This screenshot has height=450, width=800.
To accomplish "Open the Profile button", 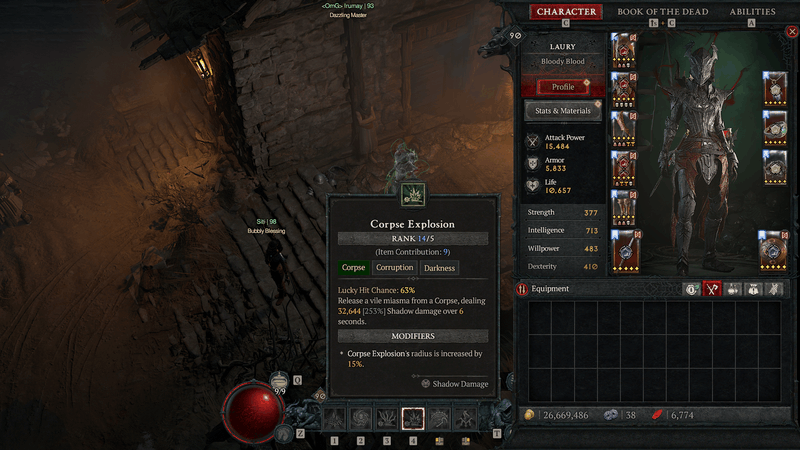I will (x=563, y=87).
